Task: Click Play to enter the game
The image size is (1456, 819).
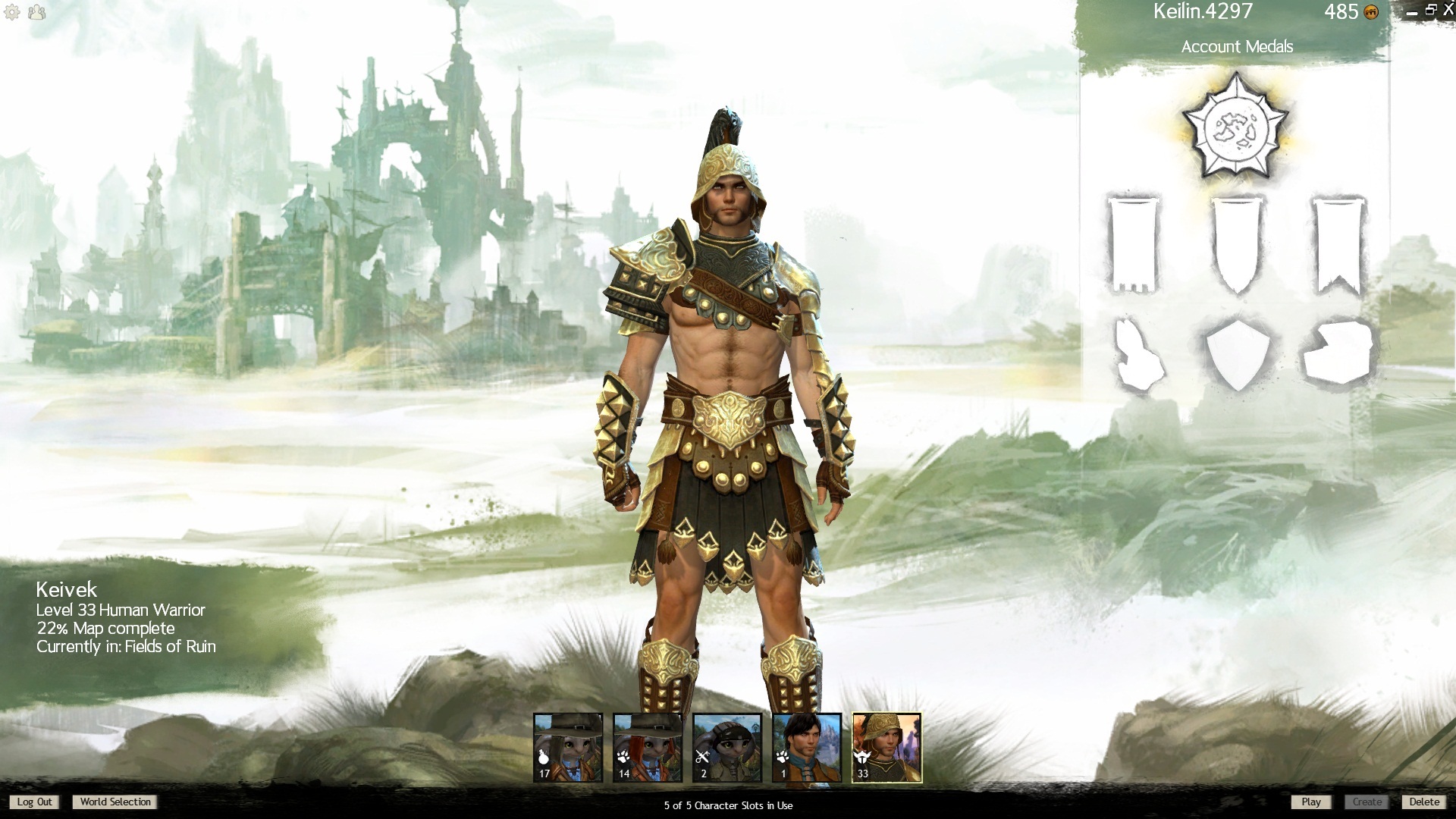Action: point(1310,802)
